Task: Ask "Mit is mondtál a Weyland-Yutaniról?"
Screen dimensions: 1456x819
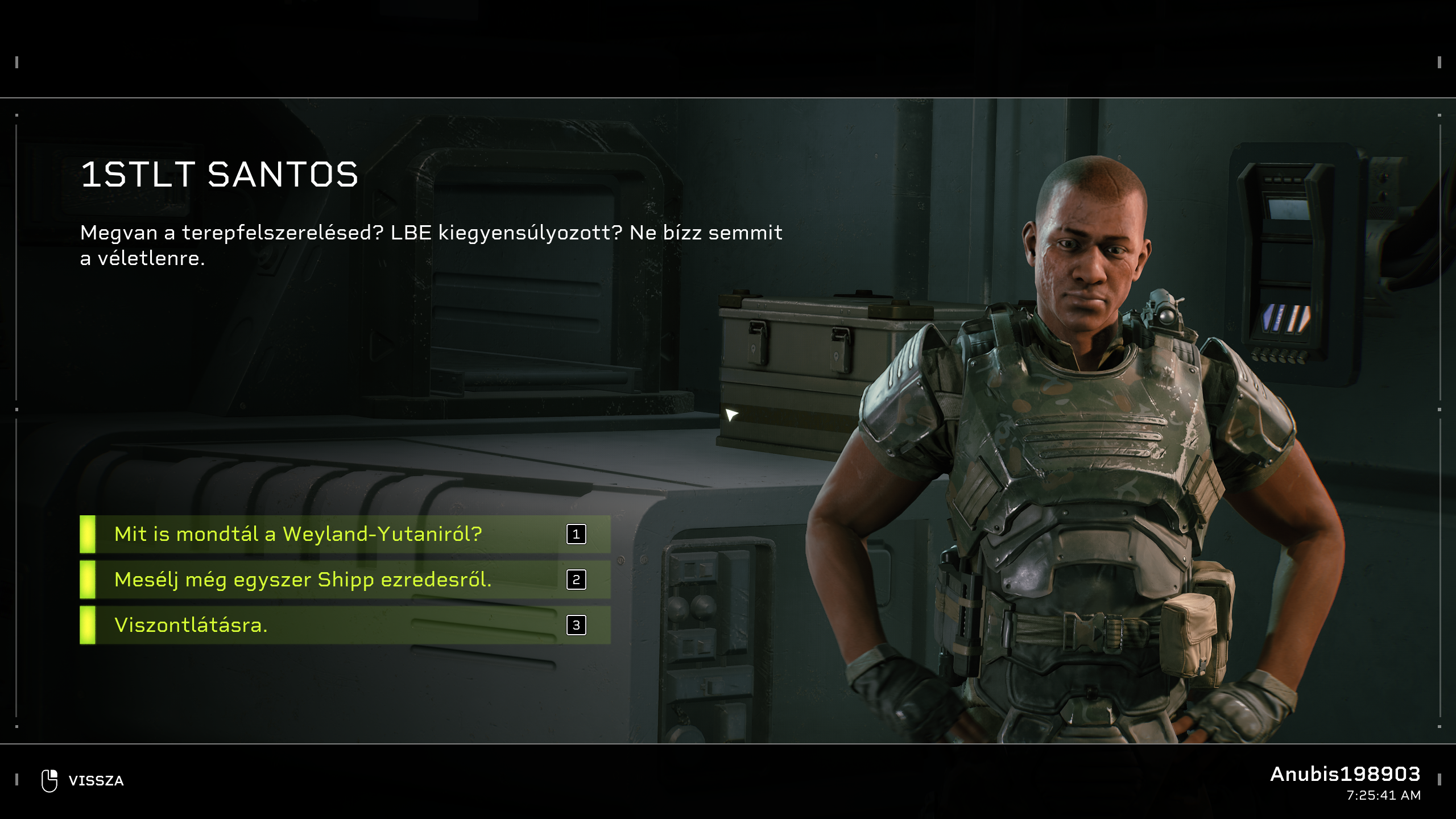Action: point(345,534)
